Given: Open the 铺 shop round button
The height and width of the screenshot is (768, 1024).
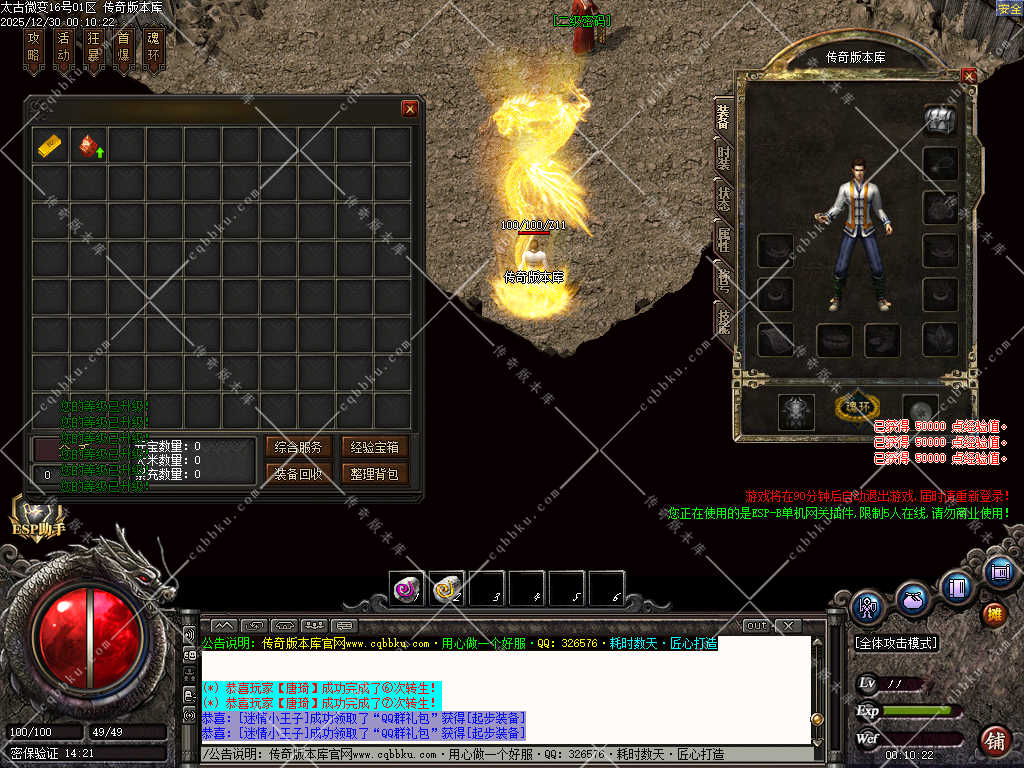Looking at the screenshot, I should [x=994, y=741].
